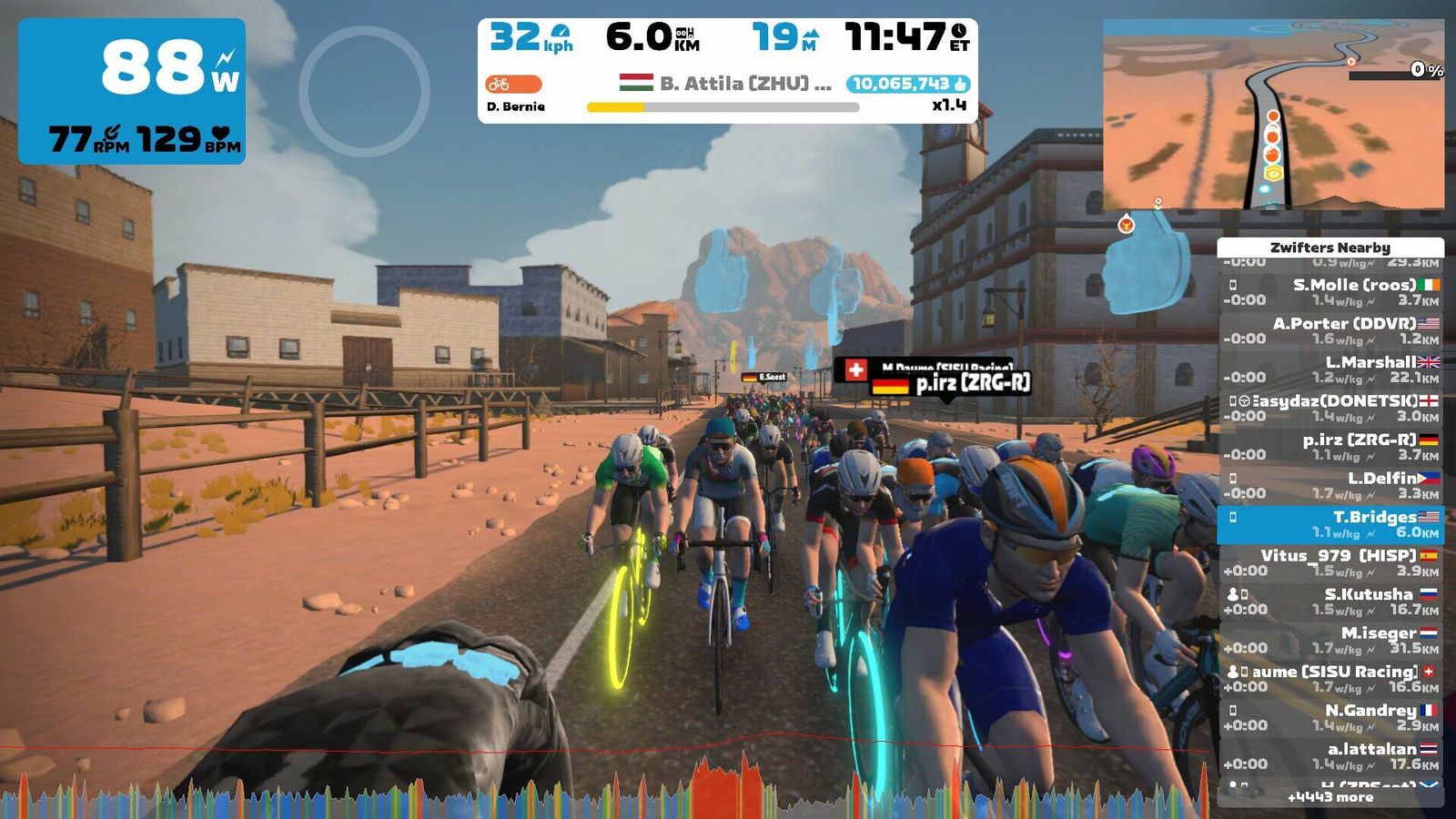Select the Easydaz(DONETSK) rider row

coord(1330,408)
